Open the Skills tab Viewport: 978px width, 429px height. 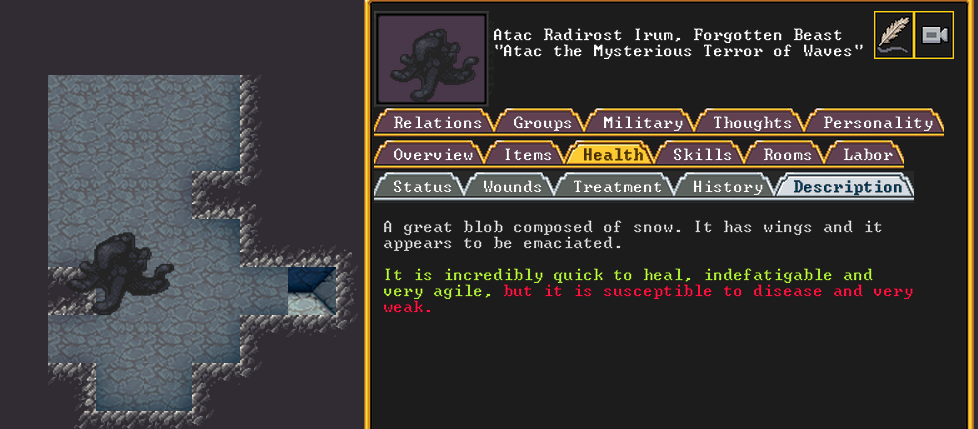(702, 155)
